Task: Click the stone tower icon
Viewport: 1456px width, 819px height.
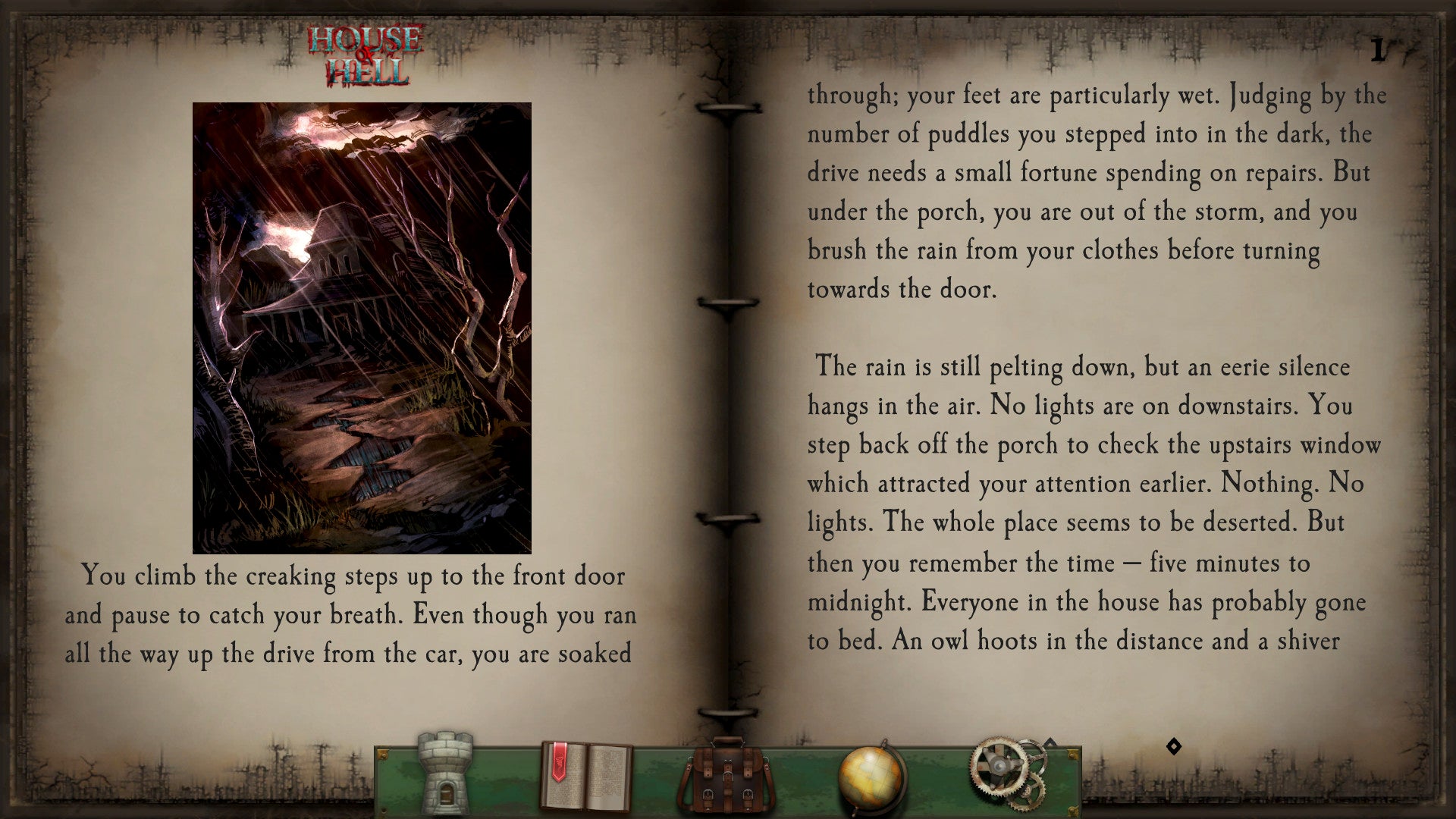Action: coord(445,773)
